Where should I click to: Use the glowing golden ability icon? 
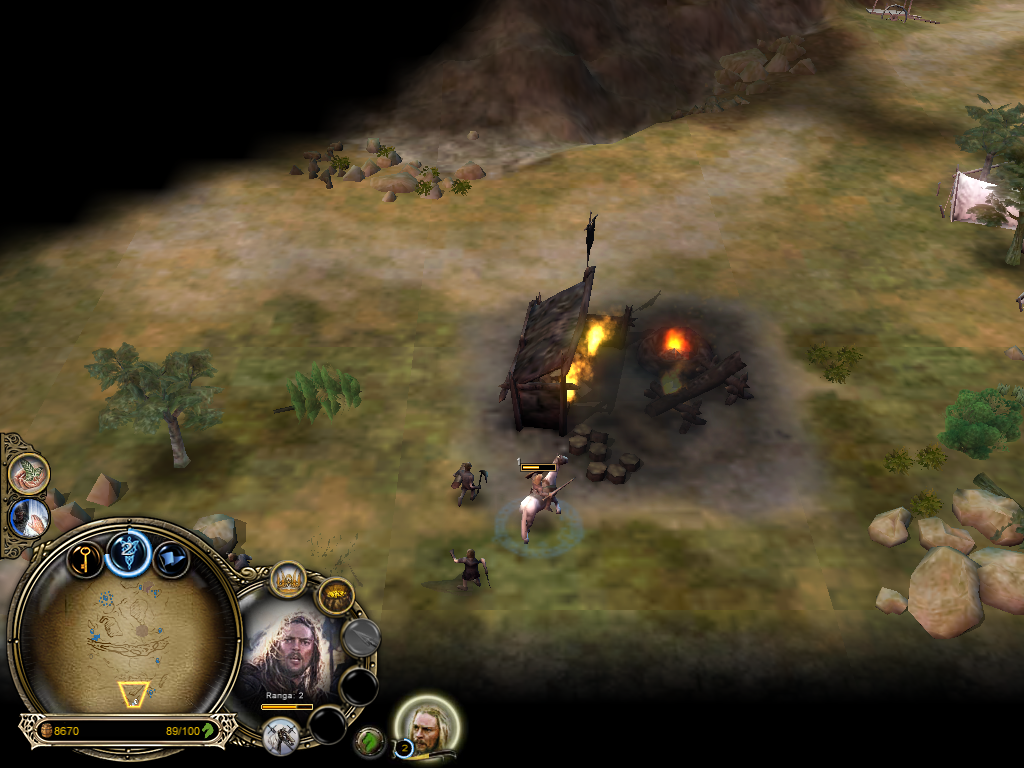coord(337,597)
